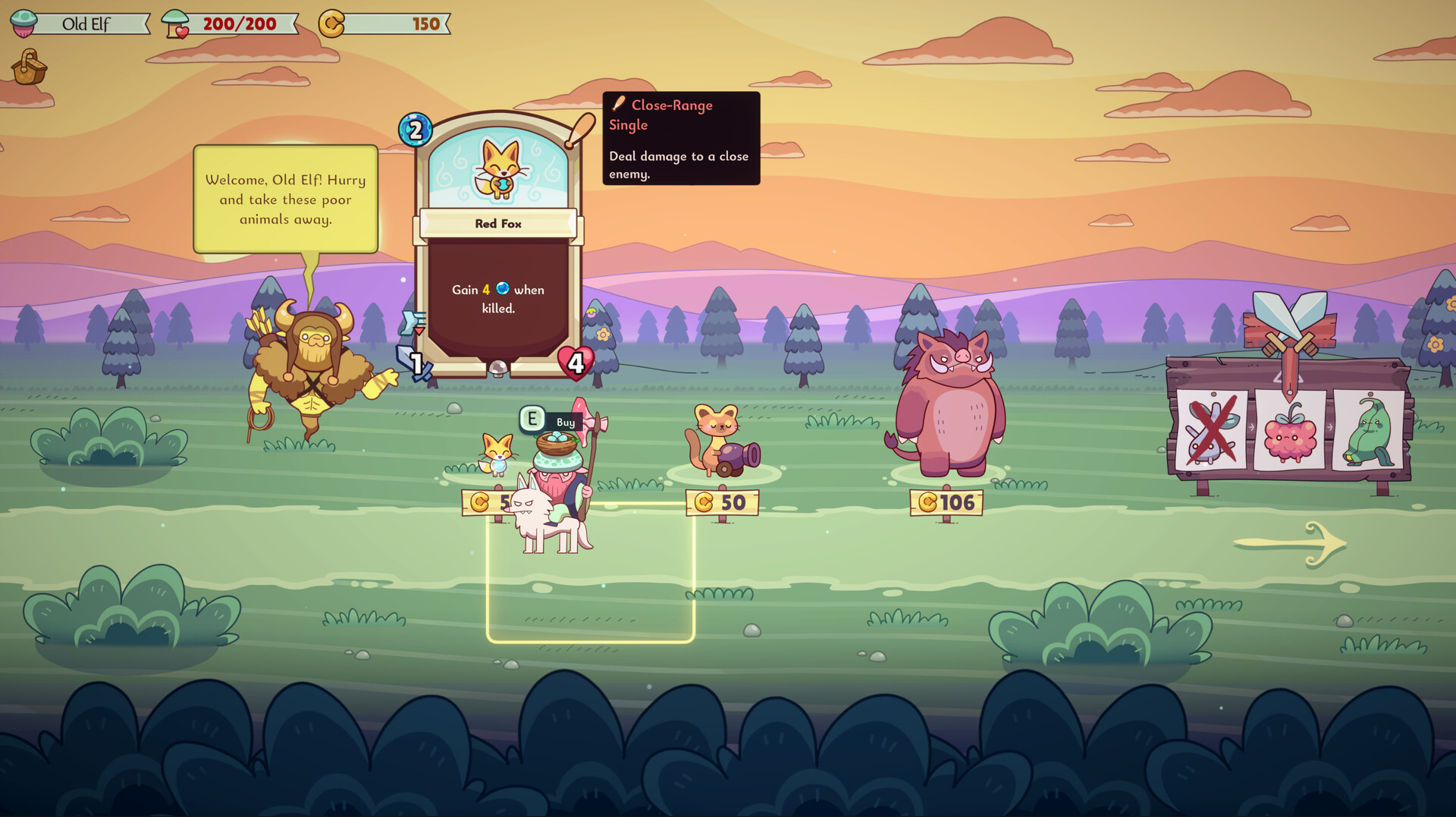Click the arrow between raspberry and bean posters
Viewport: 1456px width, 817px height.
(1330, 426)
